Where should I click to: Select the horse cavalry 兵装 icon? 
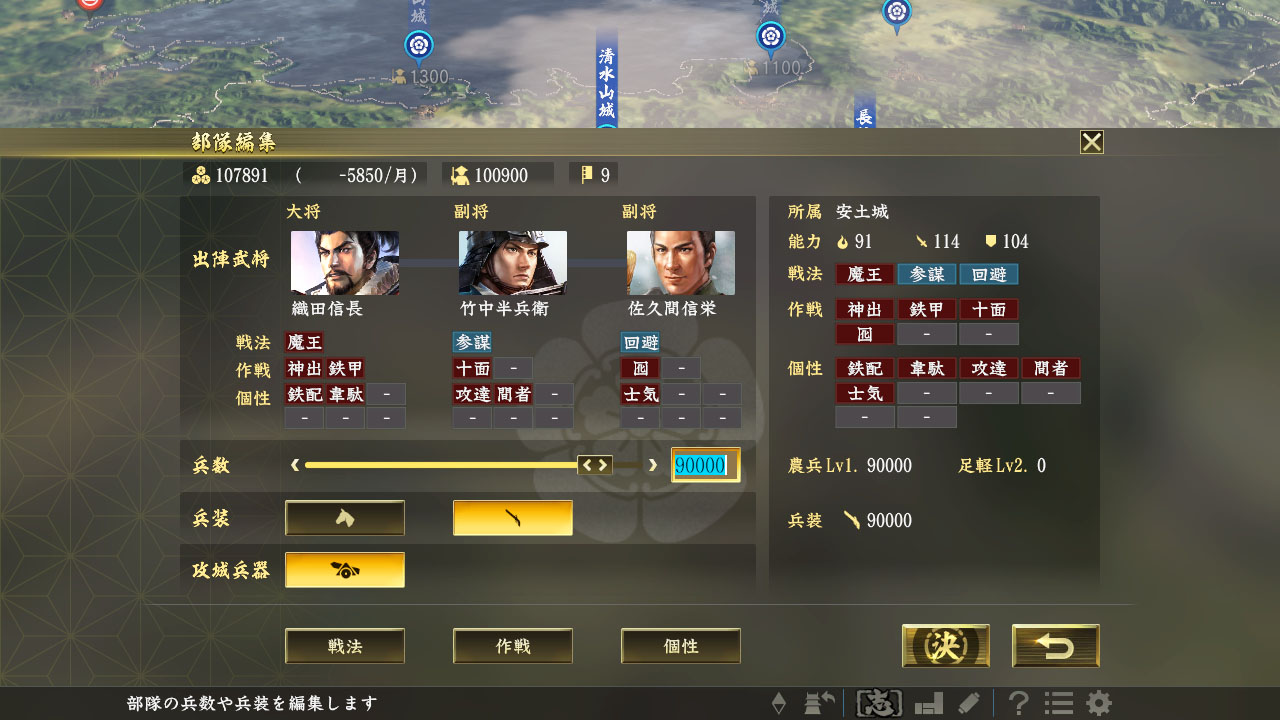[x=344, y=518]
